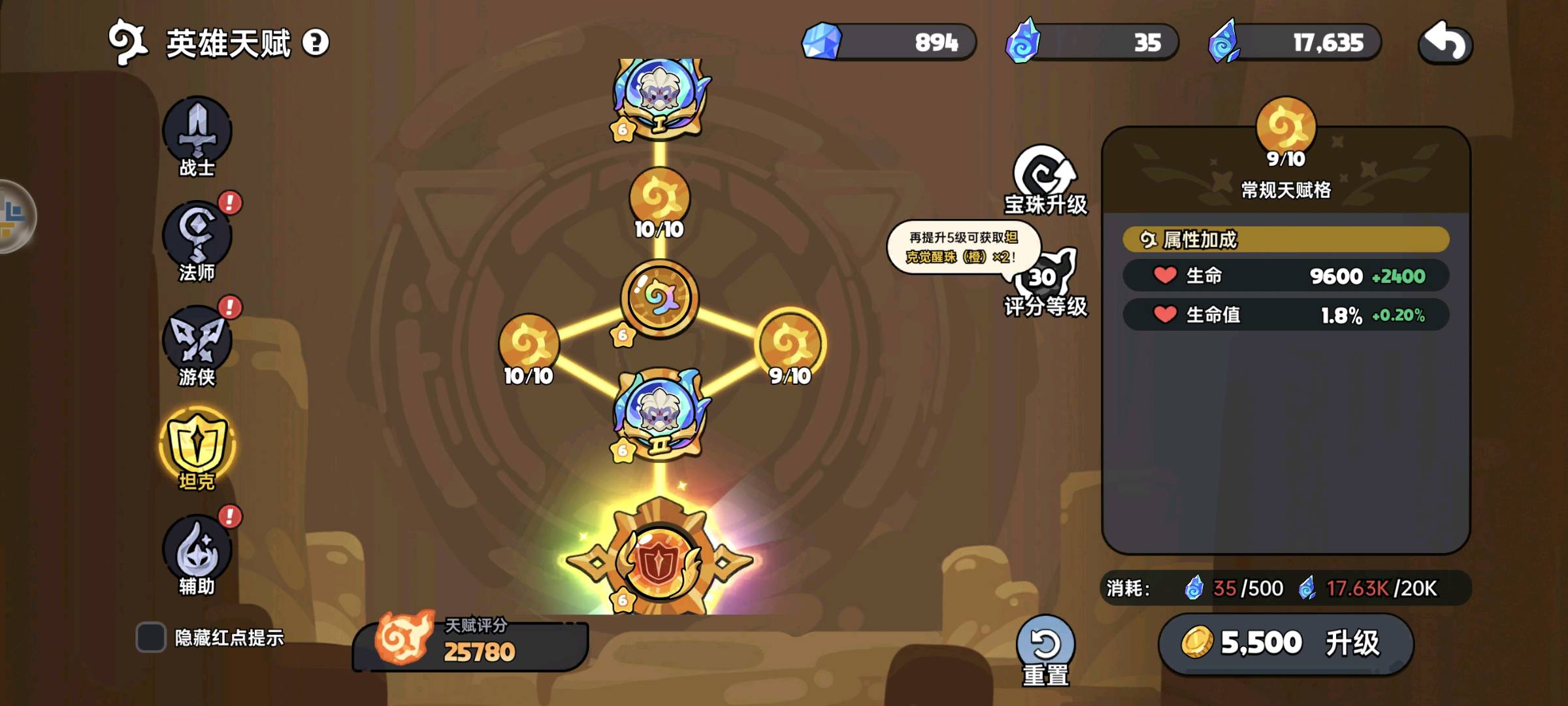Click the 重置 reset button

pyautogui.click(x=1045, y=648)
